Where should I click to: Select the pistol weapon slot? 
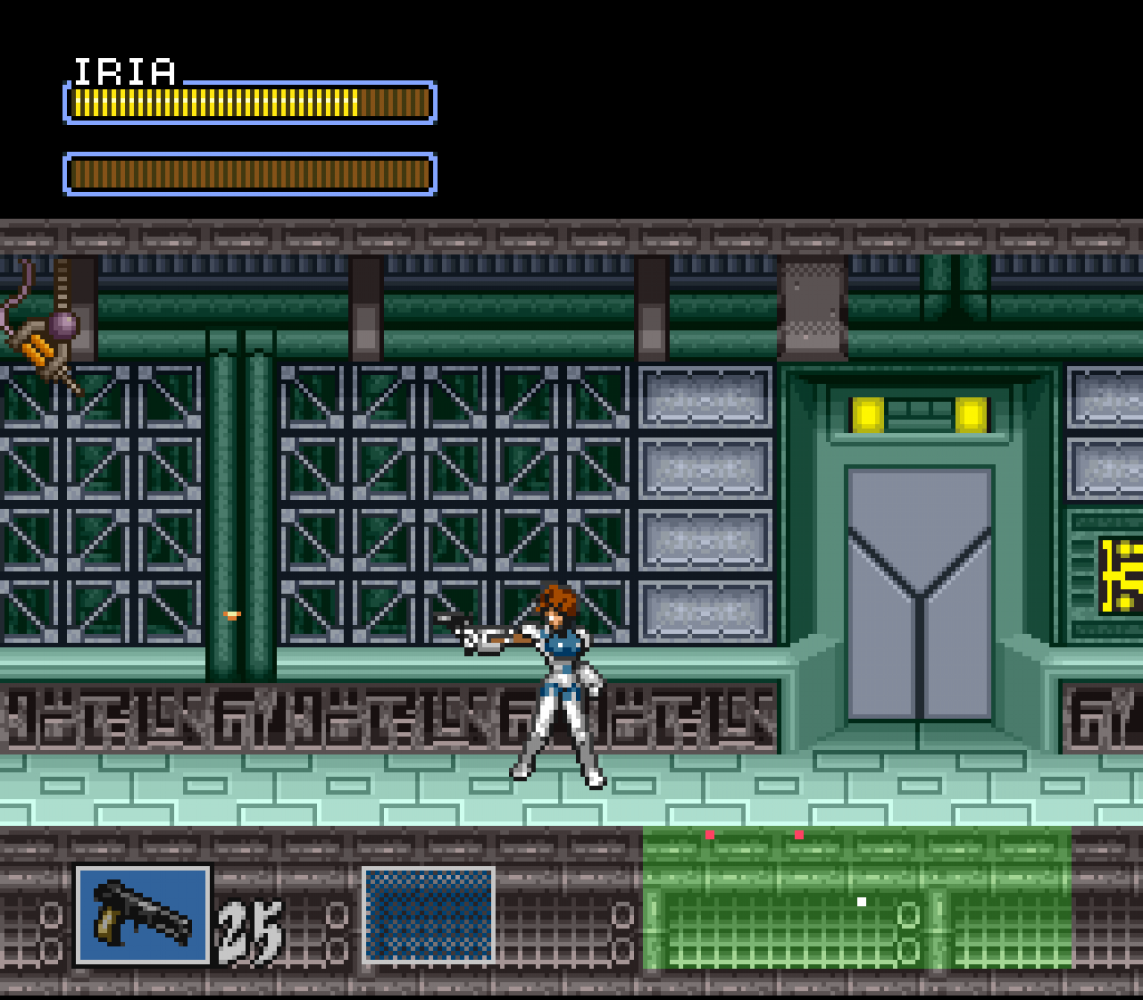[143, 914]
